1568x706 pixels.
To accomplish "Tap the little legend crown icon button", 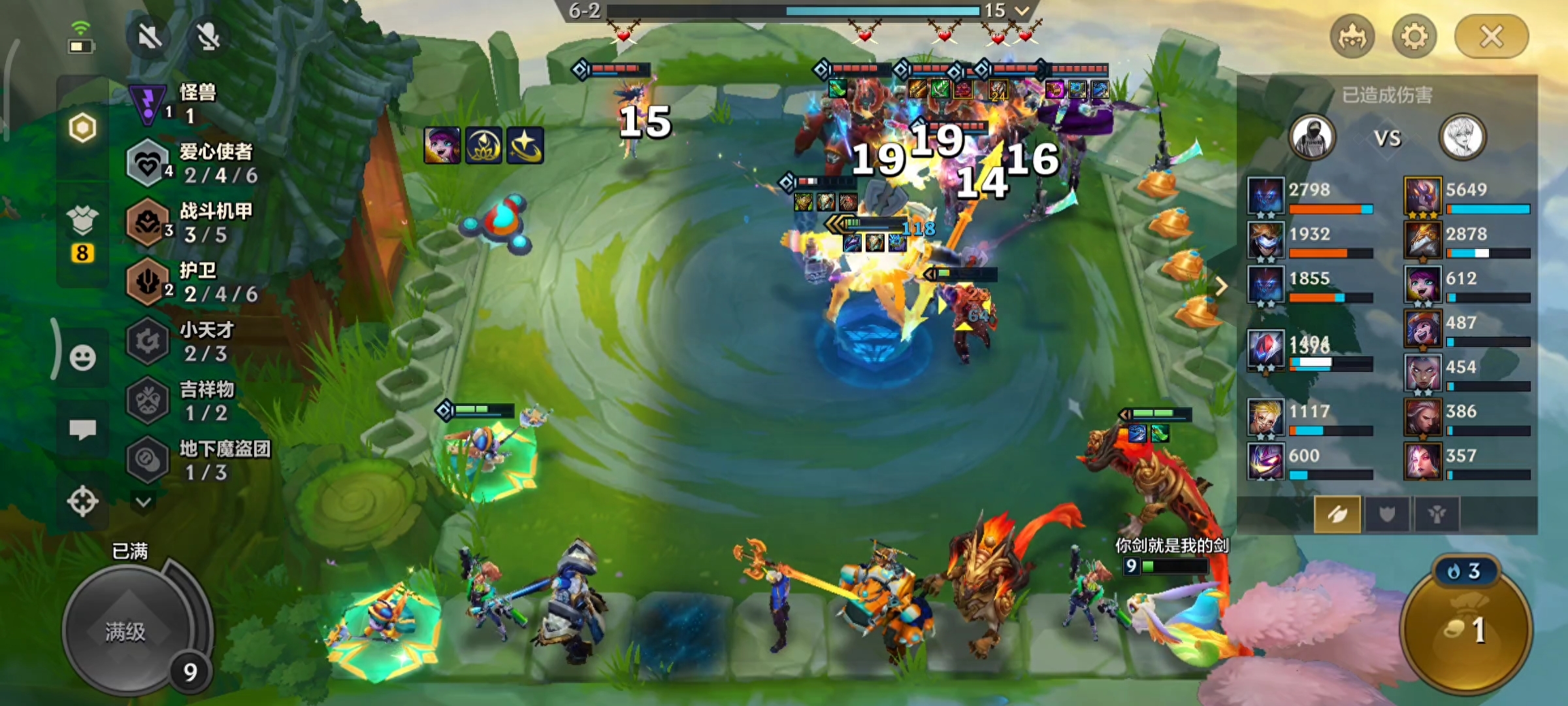I will 1352,37.
